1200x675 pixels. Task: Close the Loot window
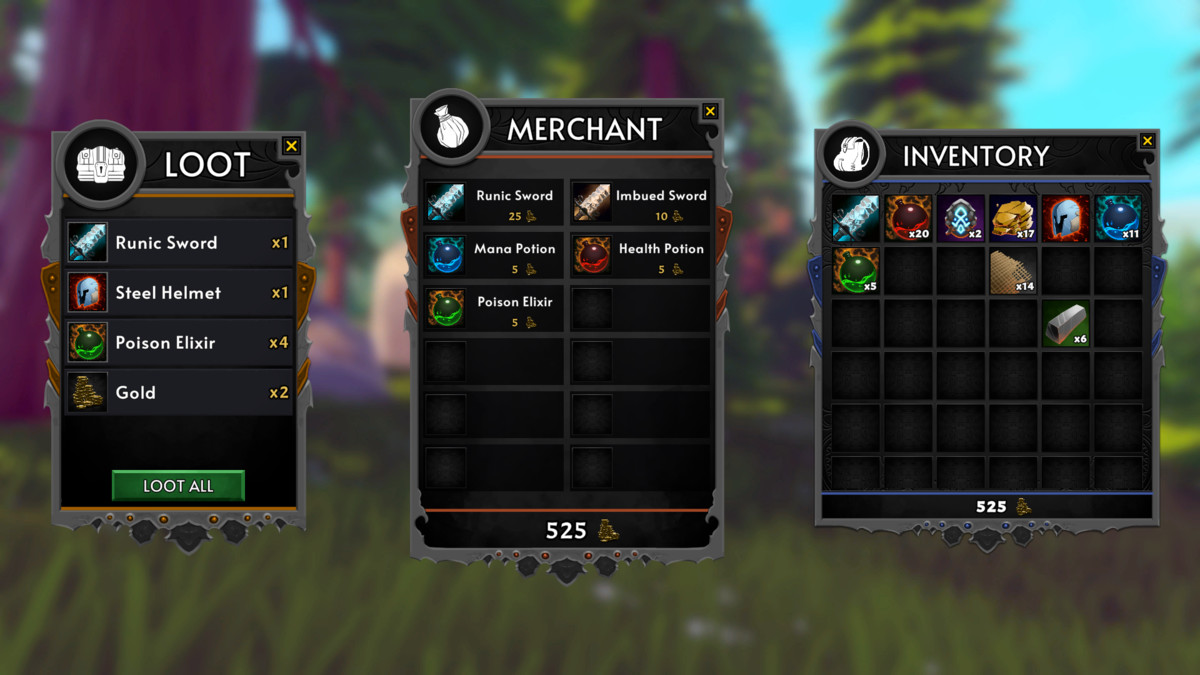point(291,146)
